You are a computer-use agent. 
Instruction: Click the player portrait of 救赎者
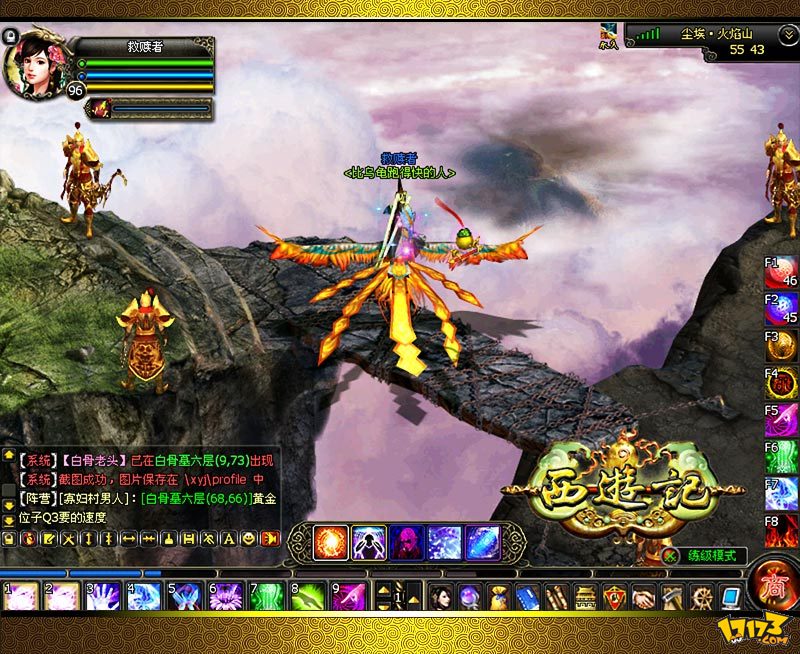[x=33, y=63]
